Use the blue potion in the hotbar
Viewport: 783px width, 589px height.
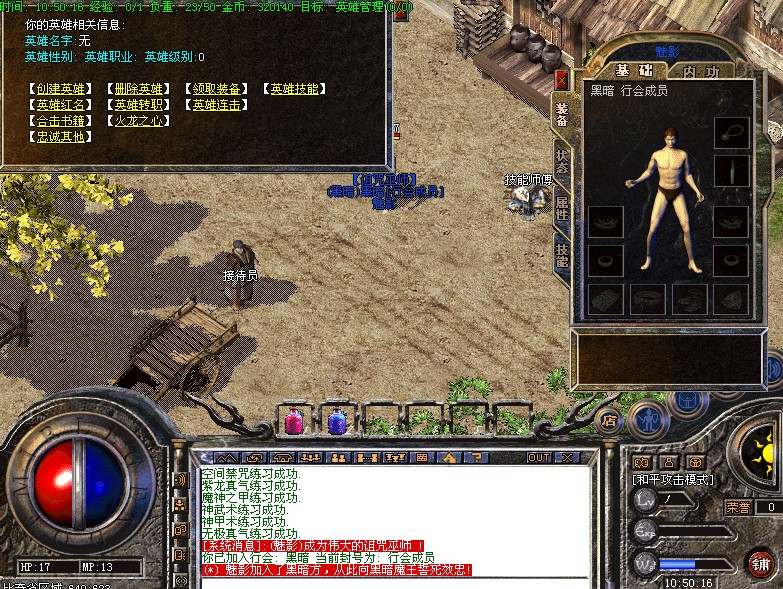[x=337, y=420]
